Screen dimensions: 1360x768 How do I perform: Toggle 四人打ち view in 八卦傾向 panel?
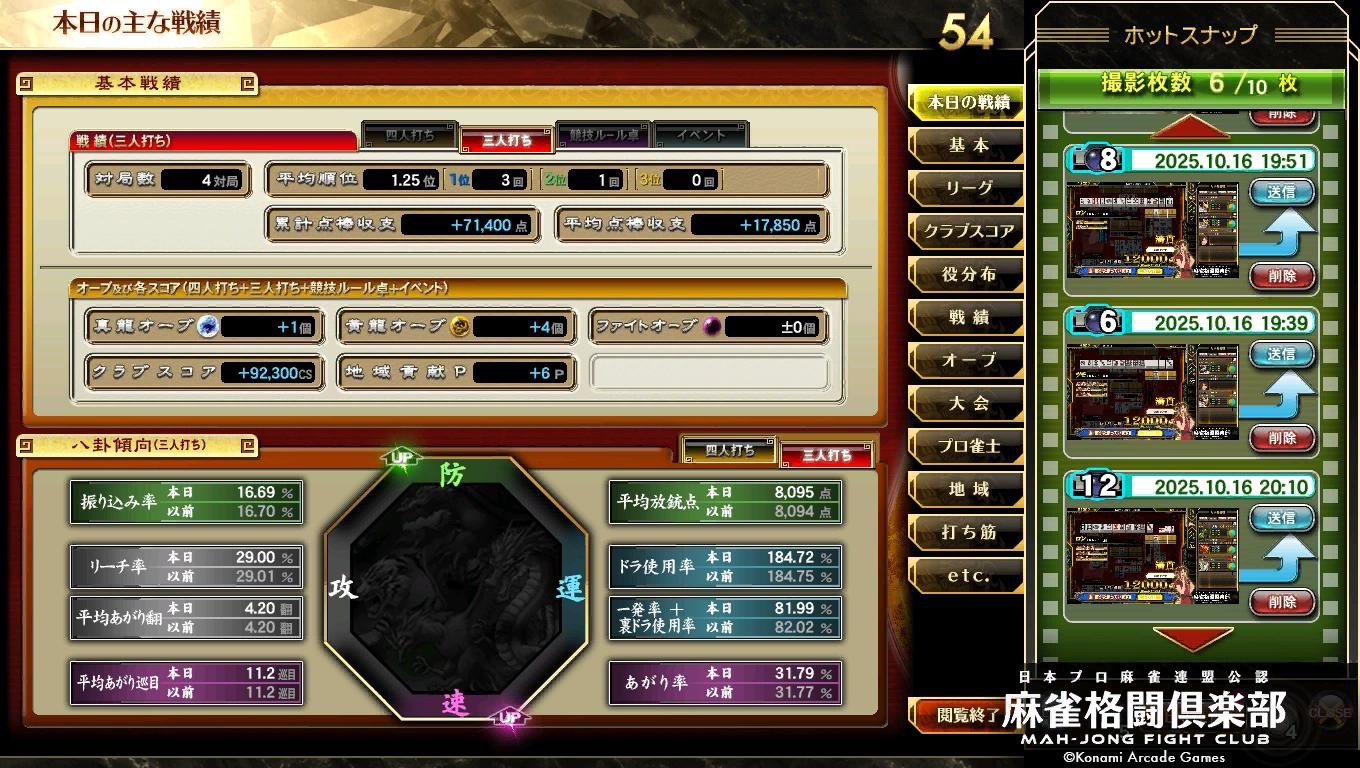click(729, 453)
